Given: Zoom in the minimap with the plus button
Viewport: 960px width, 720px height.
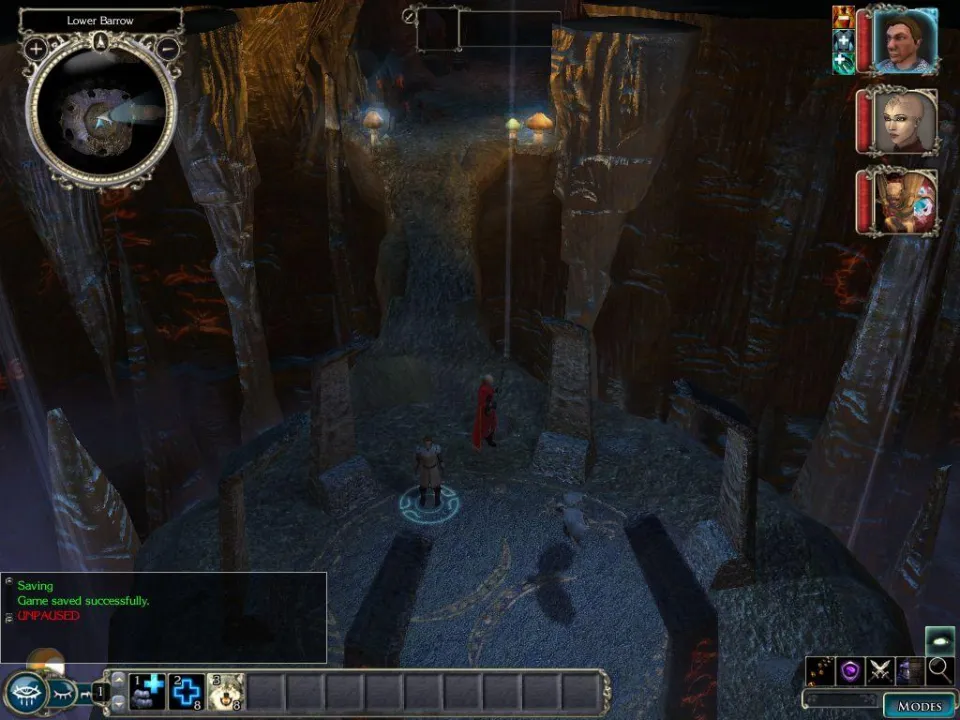Looking at the screenshot, I should click(x=36, y=48).
